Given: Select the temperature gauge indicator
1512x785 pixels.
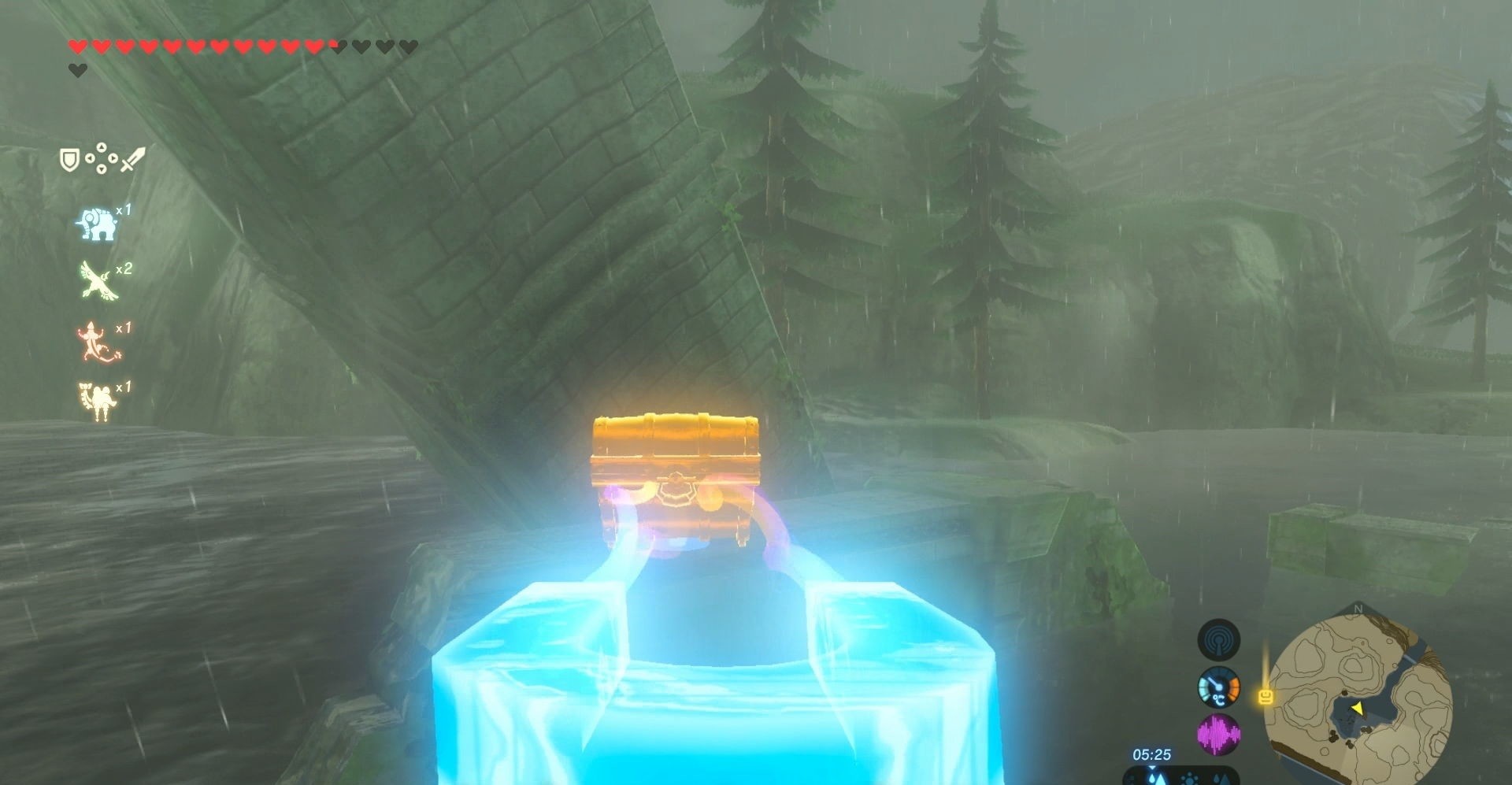Looking at the screenshot, I should (x=1217, y=689).
